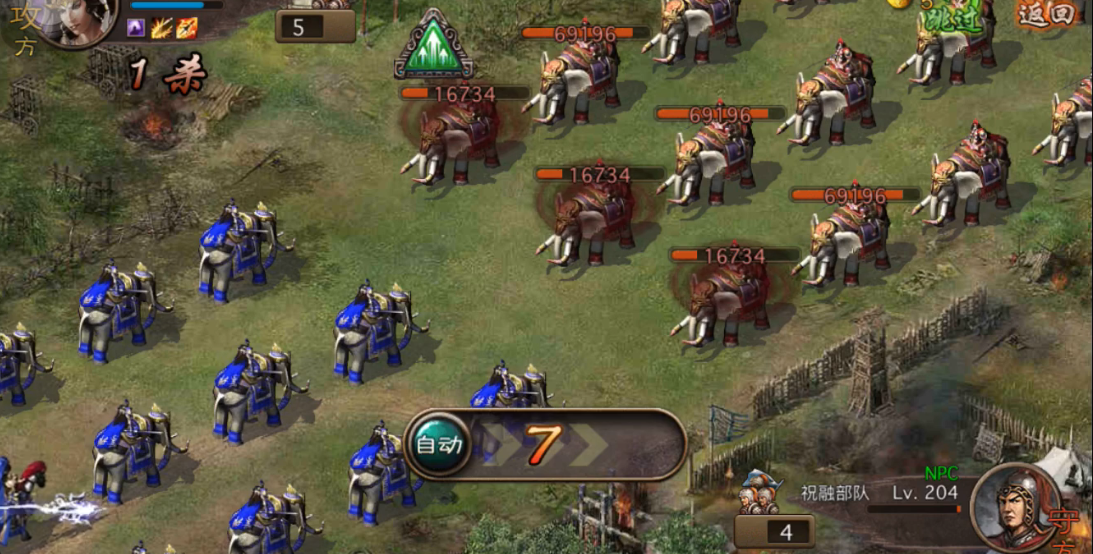The image size is (1093, 554).
Task: Skip the battle with 跳过
Action: 953,22
